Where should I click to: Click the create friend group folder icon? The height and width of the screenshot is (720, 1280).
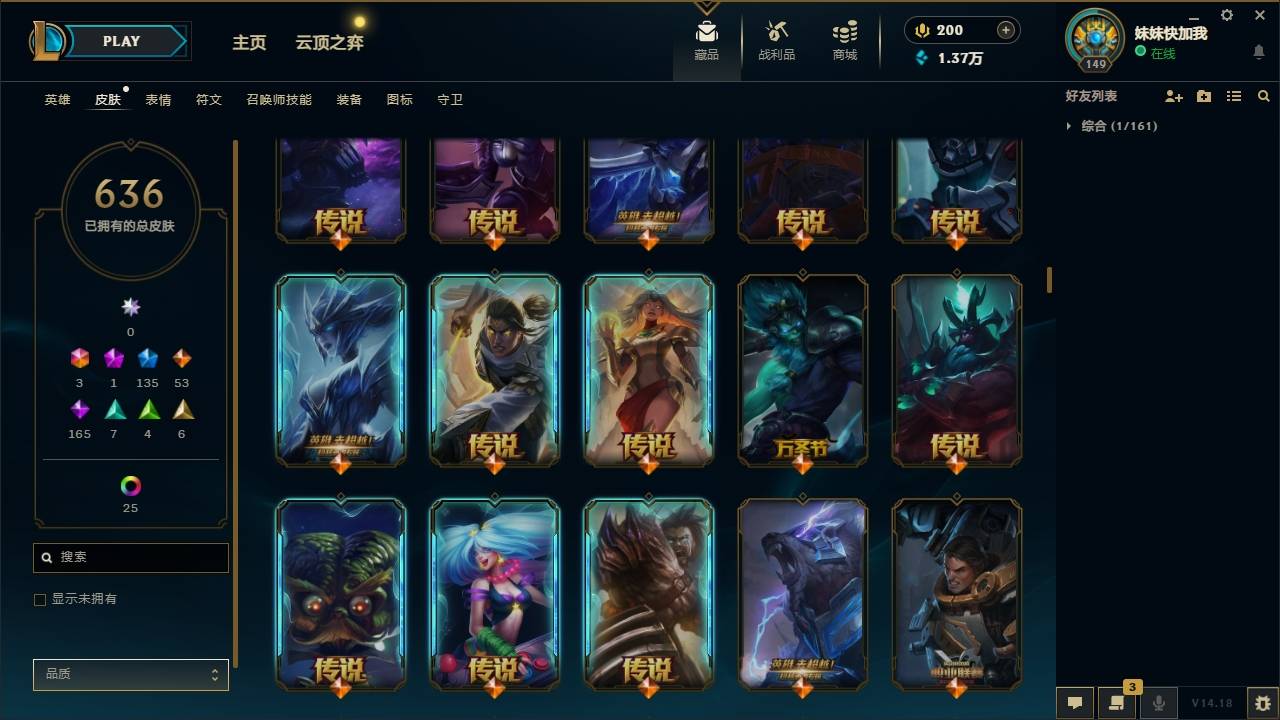(1203, 96)
